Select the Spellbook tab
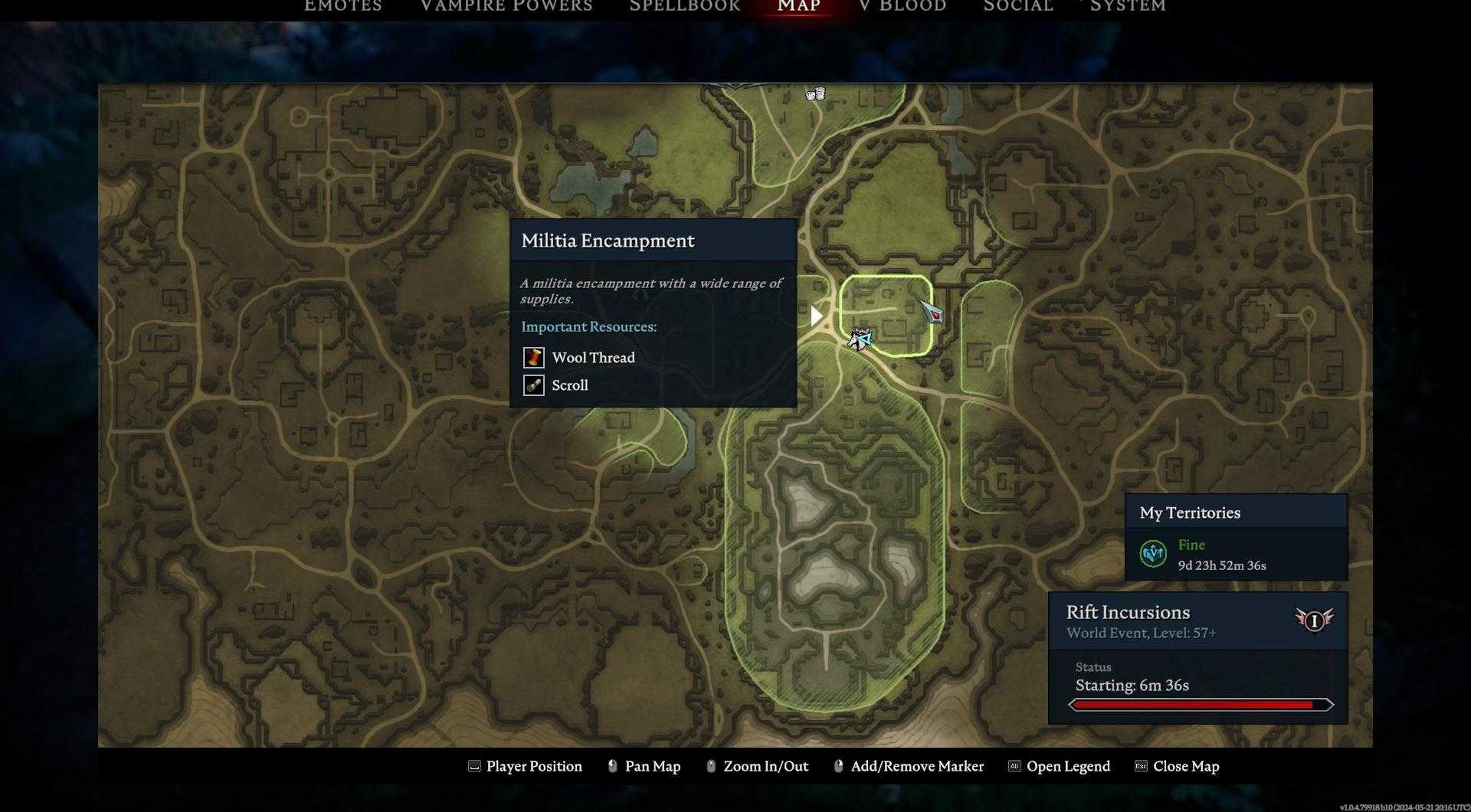The height and width of the screenshot is (812, 1471). coord(684,6)
